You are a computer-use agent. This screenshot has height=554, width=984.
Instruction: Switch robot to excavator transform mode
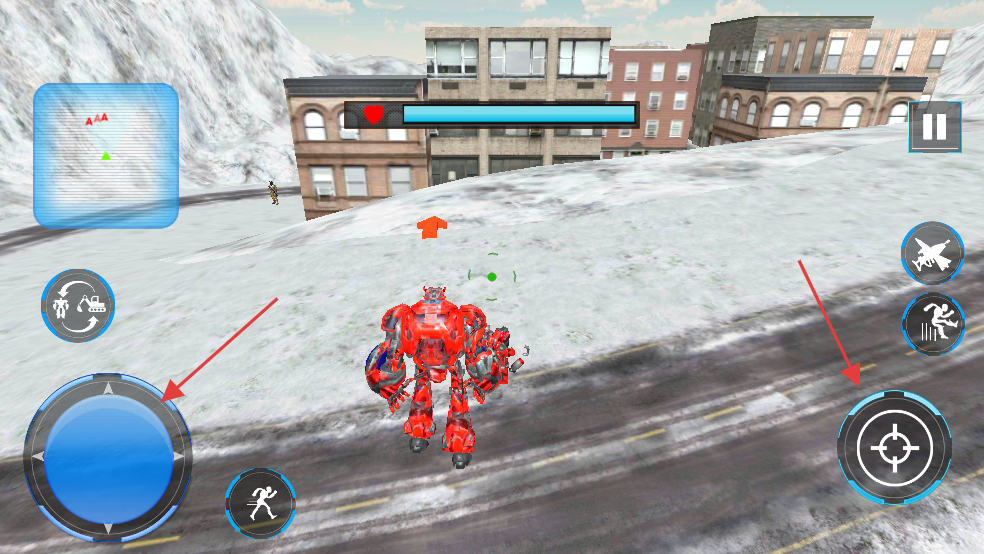78,305
